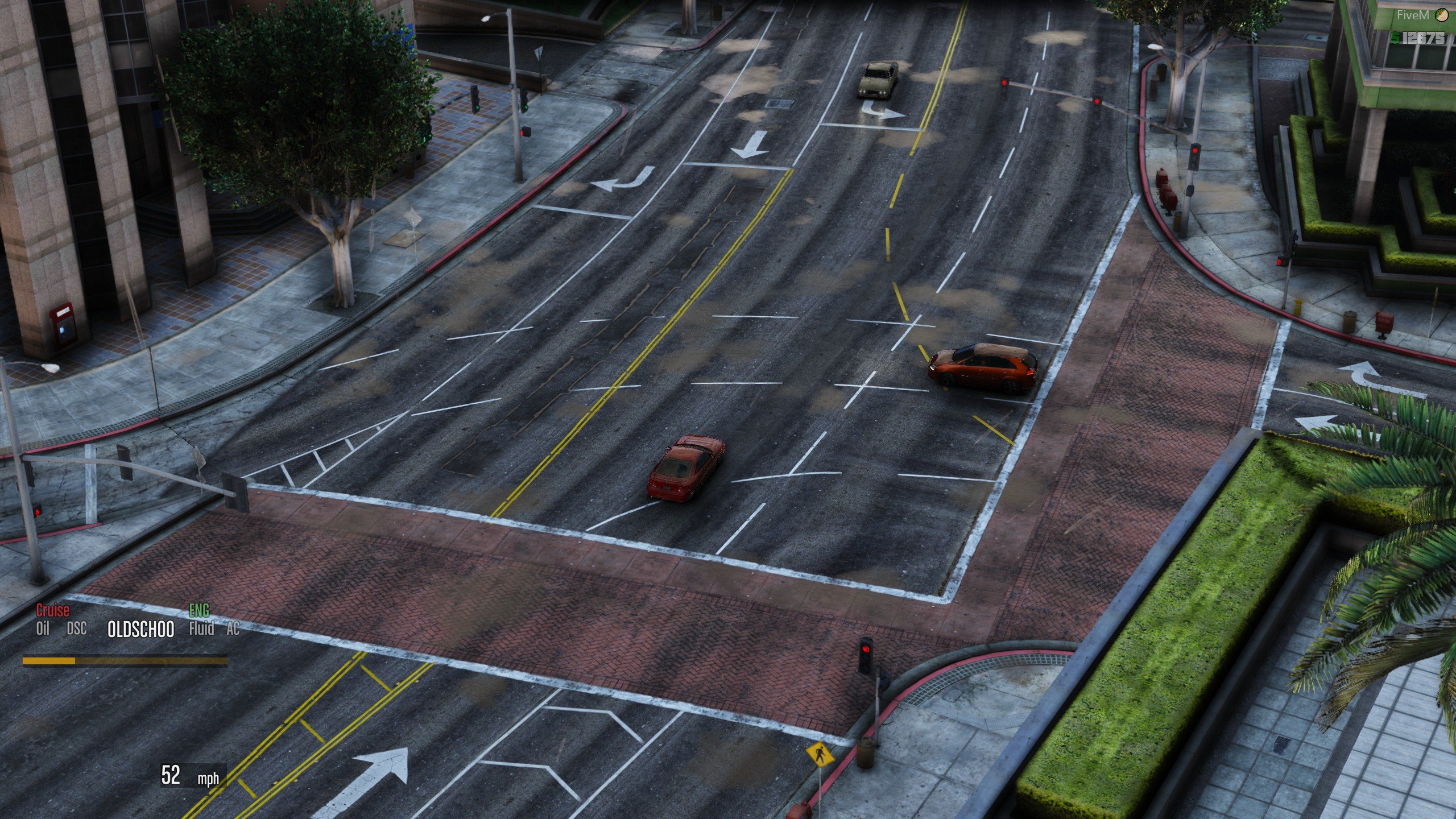The height and width of the screenshot is (819, 1456).
Task: Click the OLDSCHOO vehicle name label
Action: (x=140, y=630)
